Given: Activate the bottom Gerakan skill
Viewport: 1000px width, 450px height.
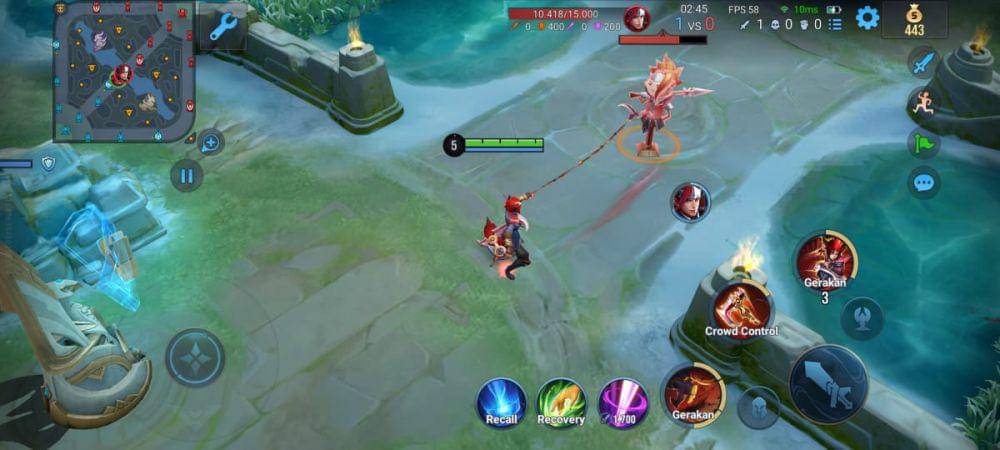Looking at the screenshot, I should tap(693, 393).
